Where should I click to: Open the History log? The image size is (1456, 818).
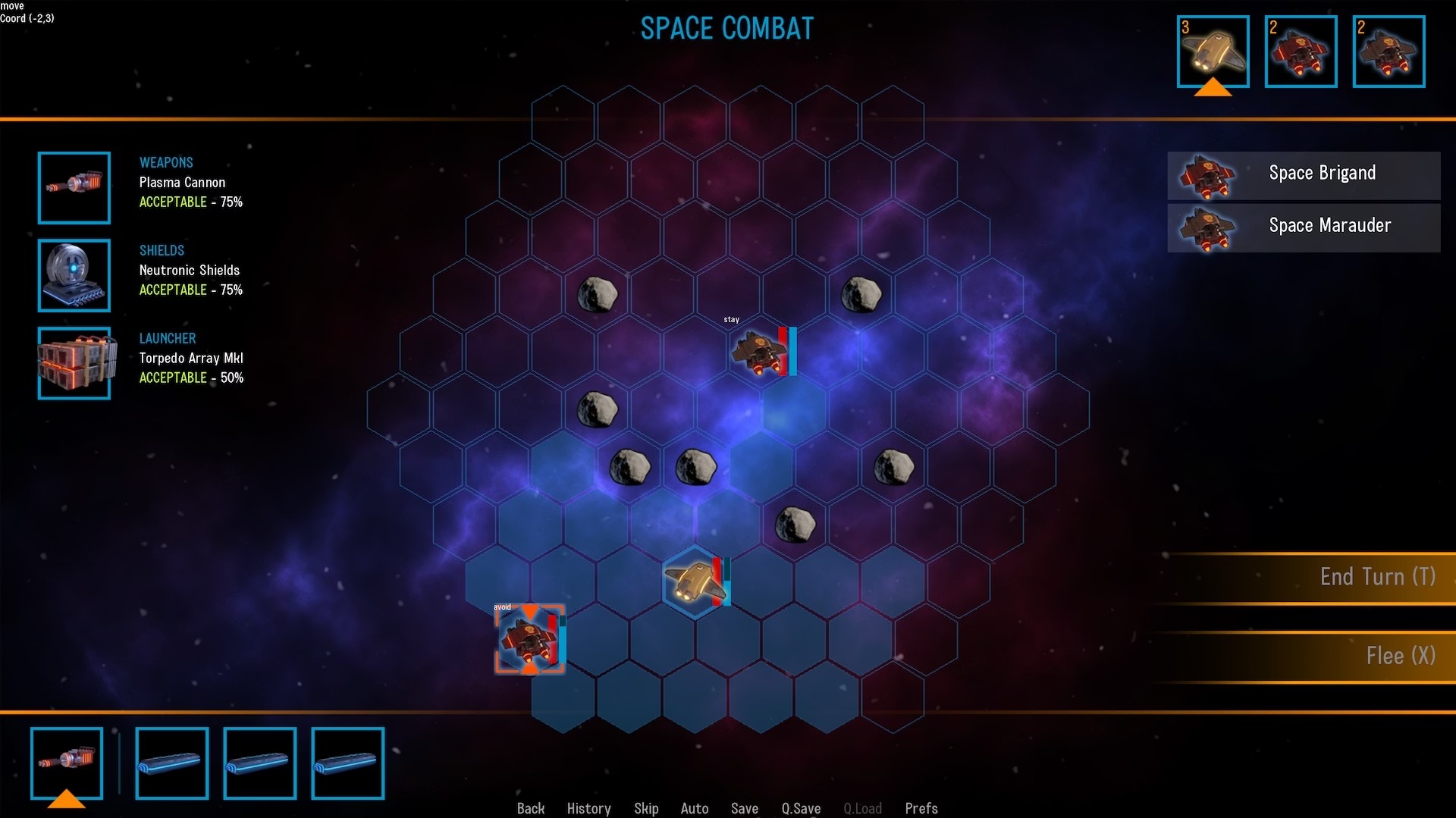(588, 808)
